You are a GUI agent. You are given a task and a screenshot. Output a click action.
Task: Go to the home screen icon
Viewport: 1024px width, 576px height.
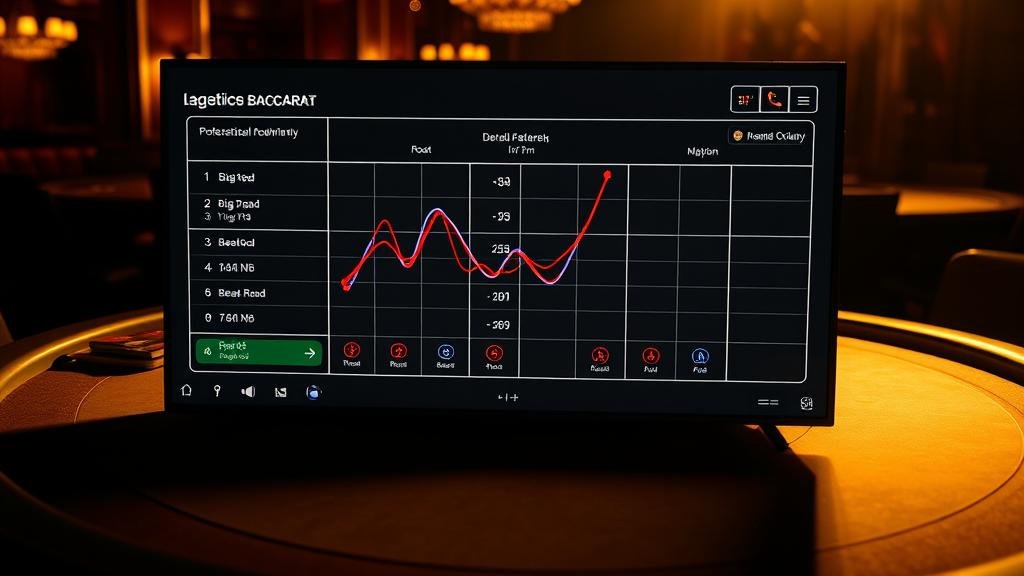[186, 391]
